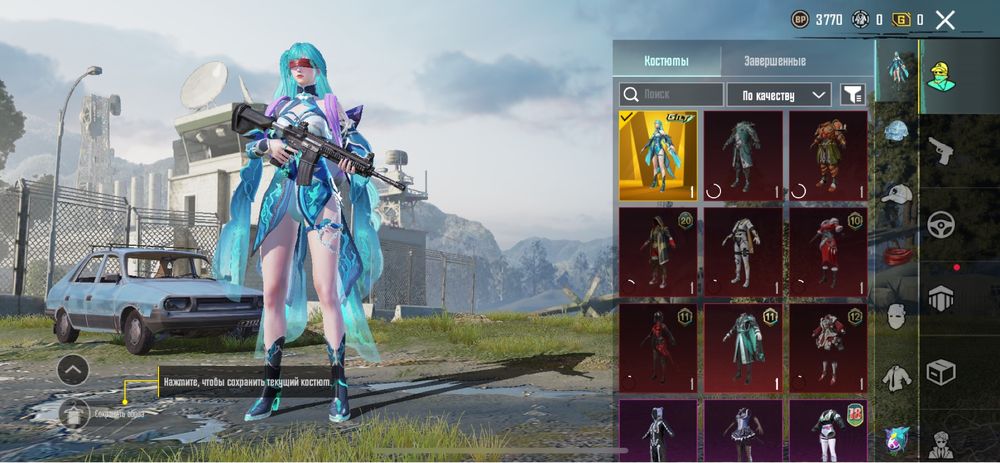This screenshot has width=1000, height=463.
Task: Select the equipped gold-background blue-haired costume
Action: [x=658, y=155]
